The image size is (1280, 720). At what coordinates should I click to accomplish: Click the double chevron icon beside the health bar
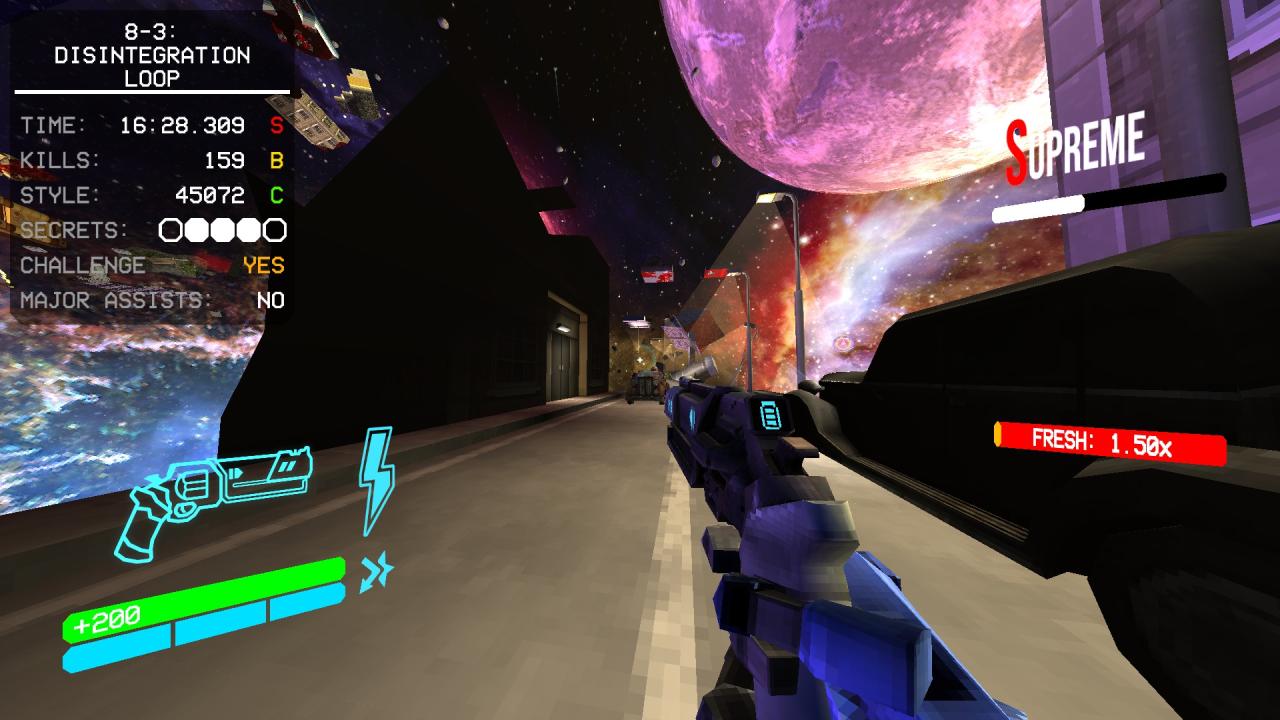pos(376,572)
